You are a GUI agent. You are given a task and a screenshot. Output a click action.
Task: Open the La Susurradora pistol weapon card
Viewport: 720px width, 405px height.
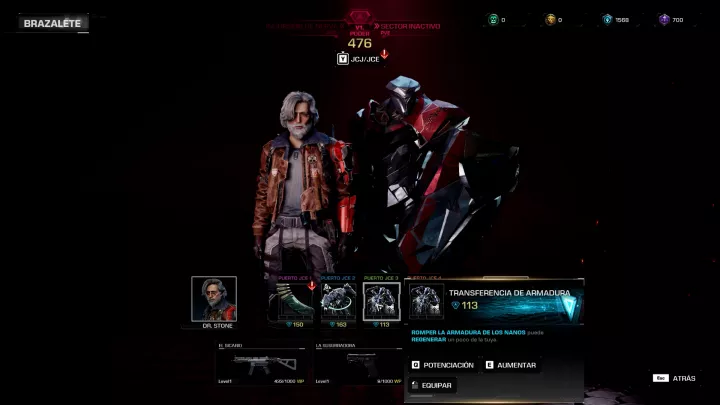(358, 367)
